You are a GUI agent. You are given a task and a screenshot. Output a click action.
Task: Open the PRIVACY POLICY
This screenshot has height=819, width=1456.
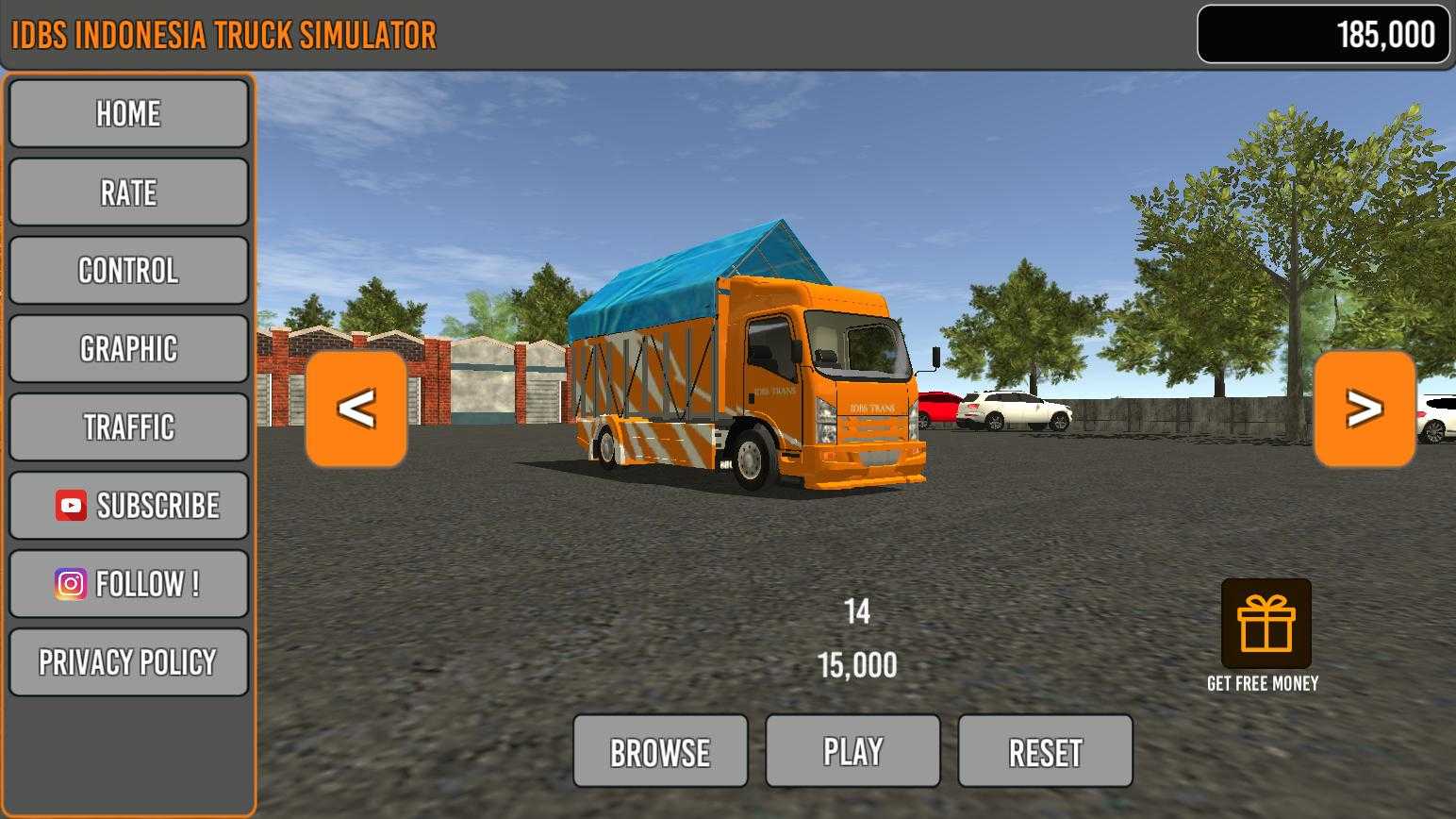click(x=128, y=662)
